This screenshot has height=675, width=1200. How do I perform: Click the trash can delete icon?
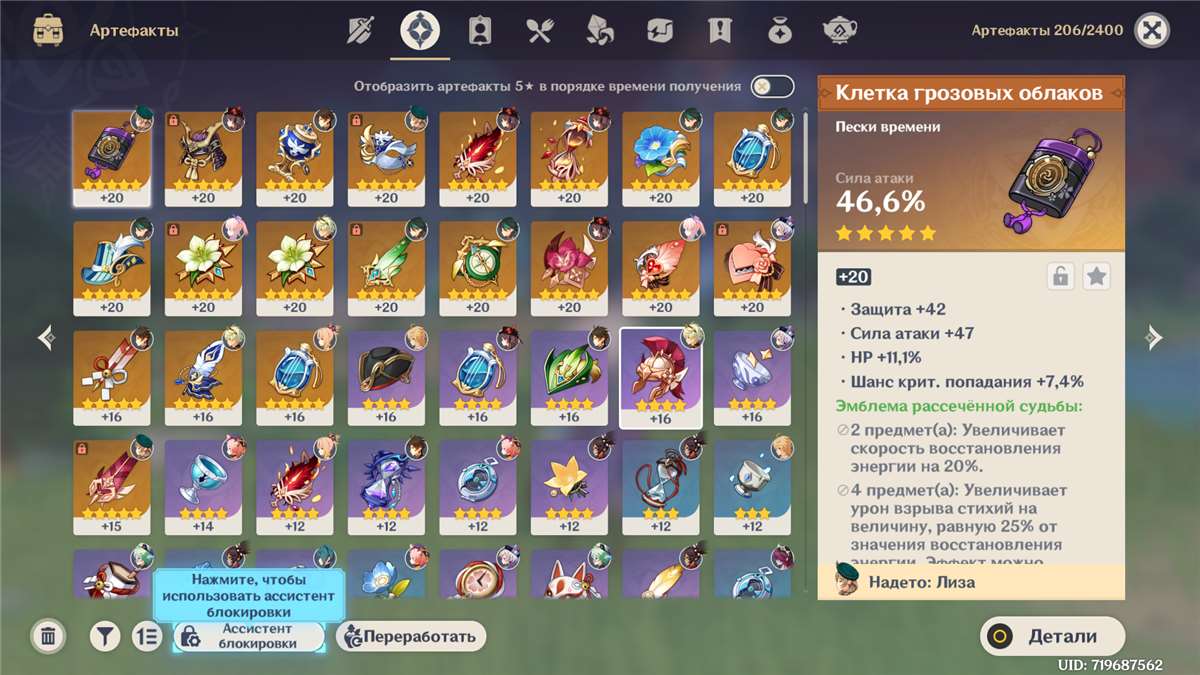[x=47, y=636]
